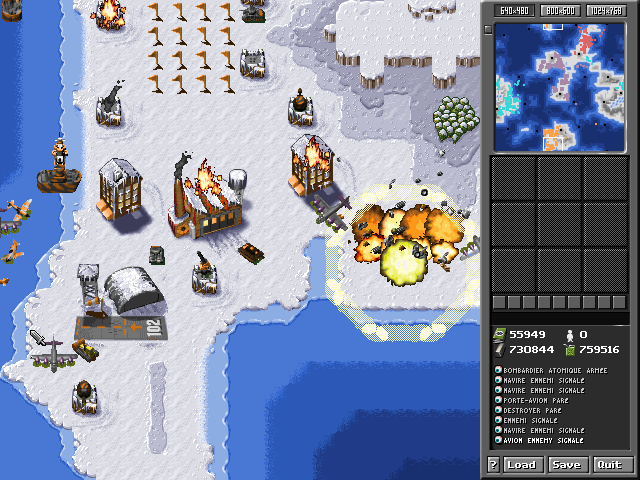Open the question mark help button

point(493,464)
